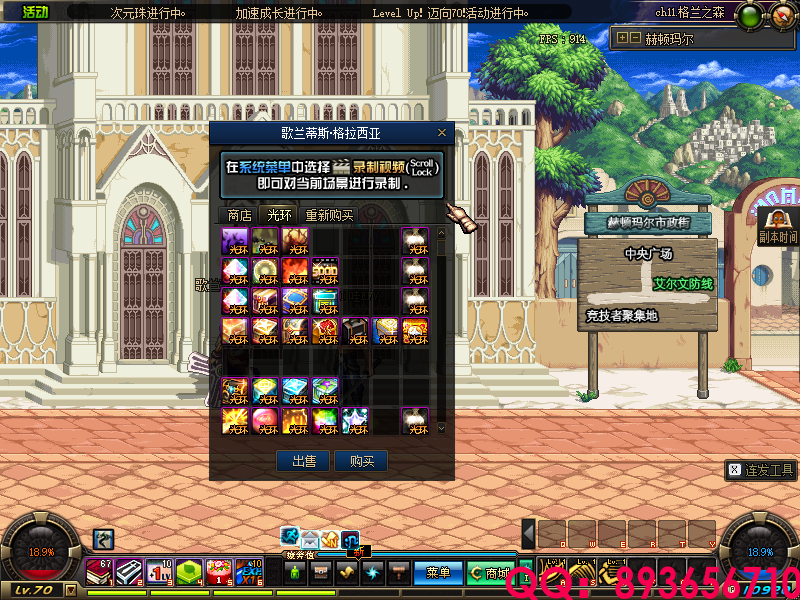The height and width of the screenshot is (600, 800).
Task: Use the green cube consumable slot
Action: pyautogui.click(x=189, y=570)
